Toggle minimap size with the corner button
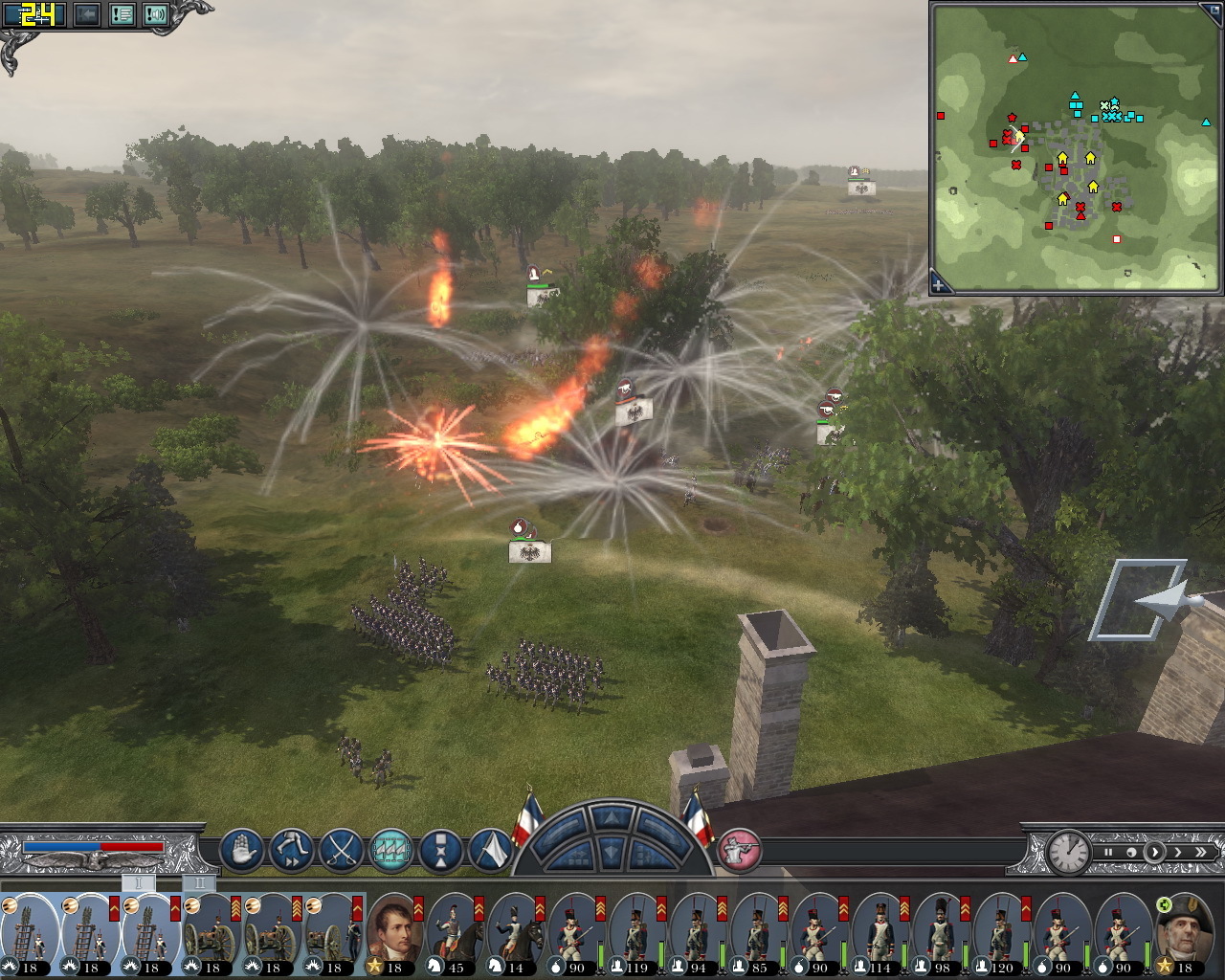1225x980 pixels. [1212, 11]
